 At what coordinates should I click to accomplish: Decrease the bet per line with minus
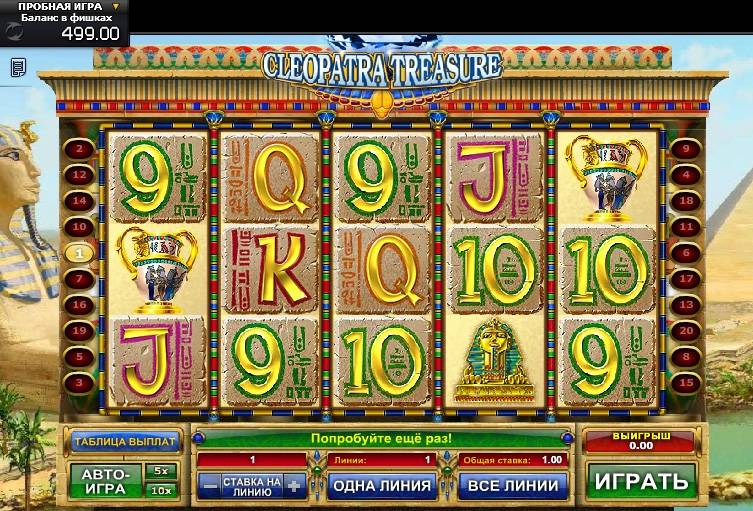pyautogui.click(x=209, y=486)
